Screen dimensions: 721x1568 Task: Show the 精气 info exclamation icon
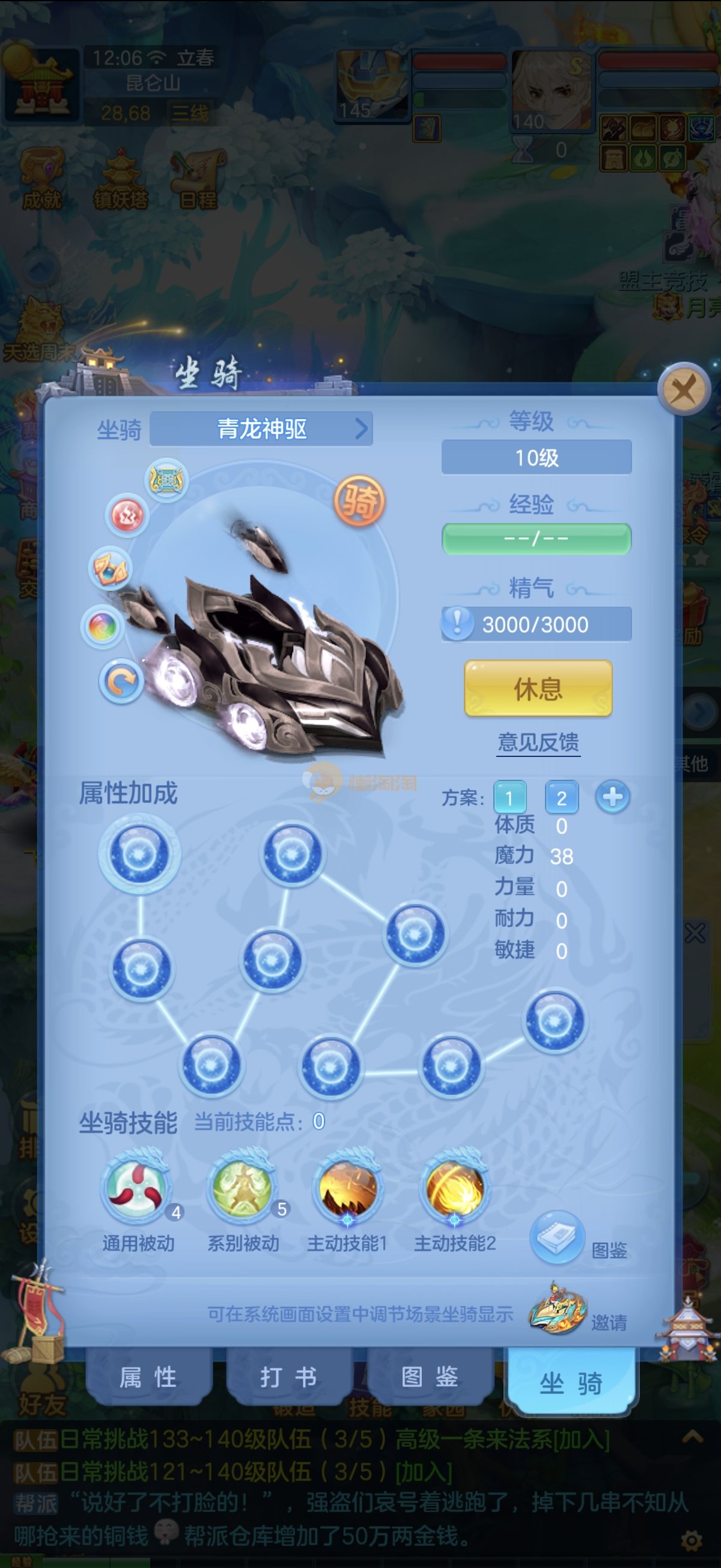pos(458,623)
